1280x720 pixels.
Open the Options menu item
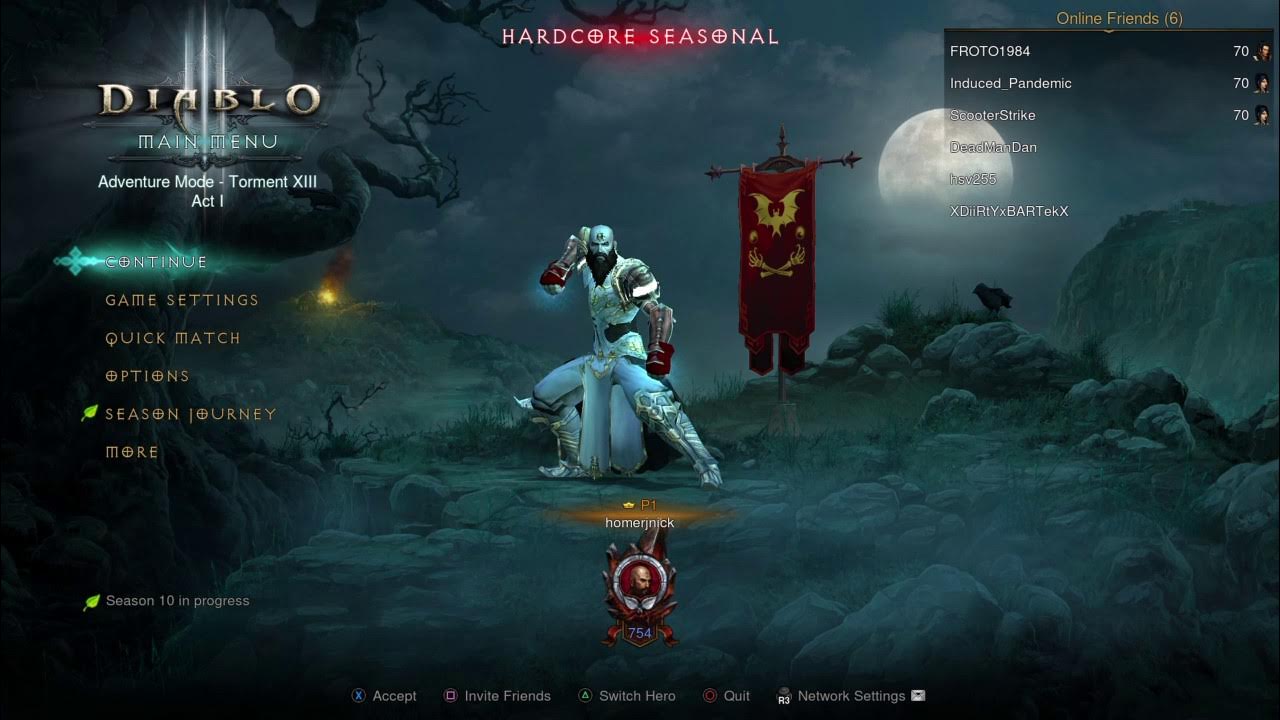tap(146, 376)
